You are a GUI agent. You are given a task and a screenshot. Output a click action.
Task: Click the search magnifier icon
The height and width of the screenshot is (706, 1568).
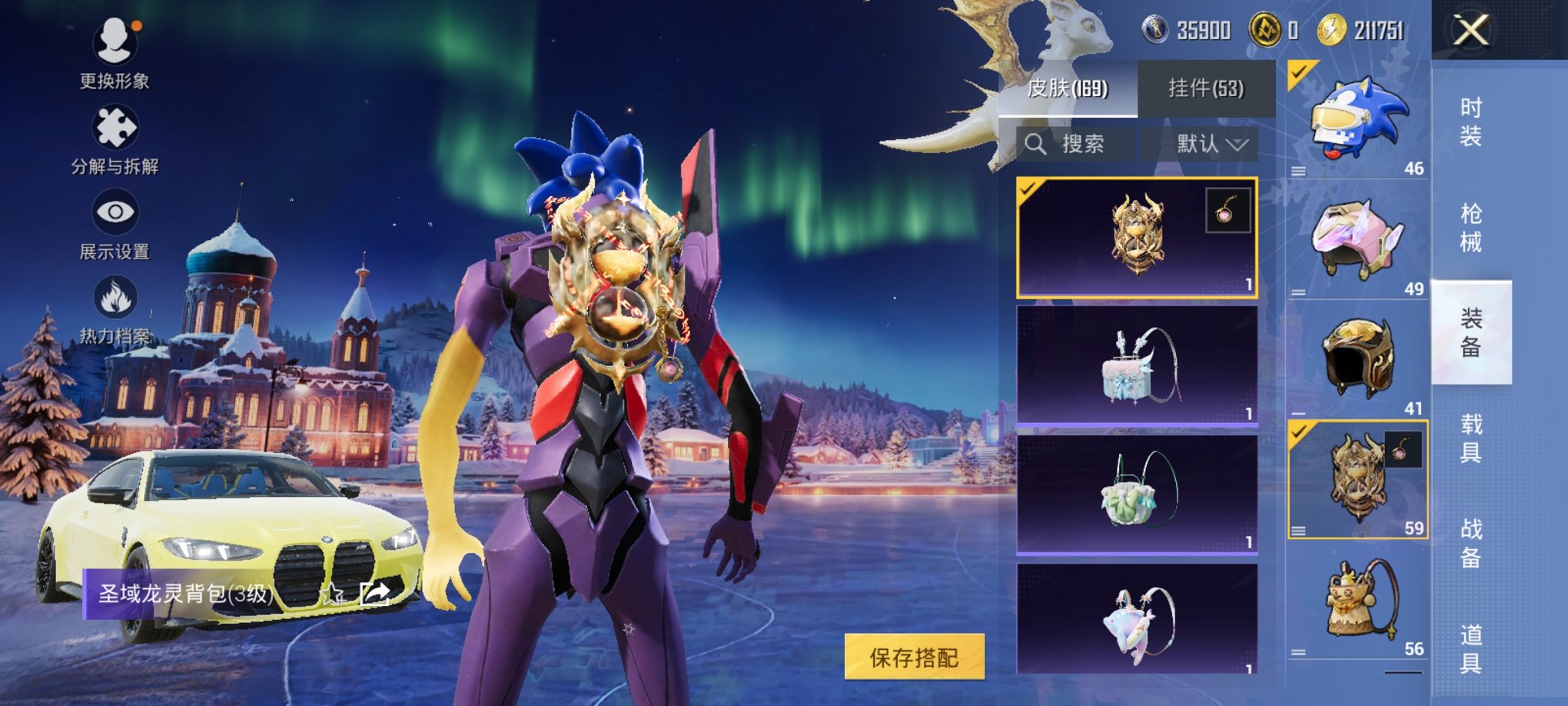coord(1038,145)
